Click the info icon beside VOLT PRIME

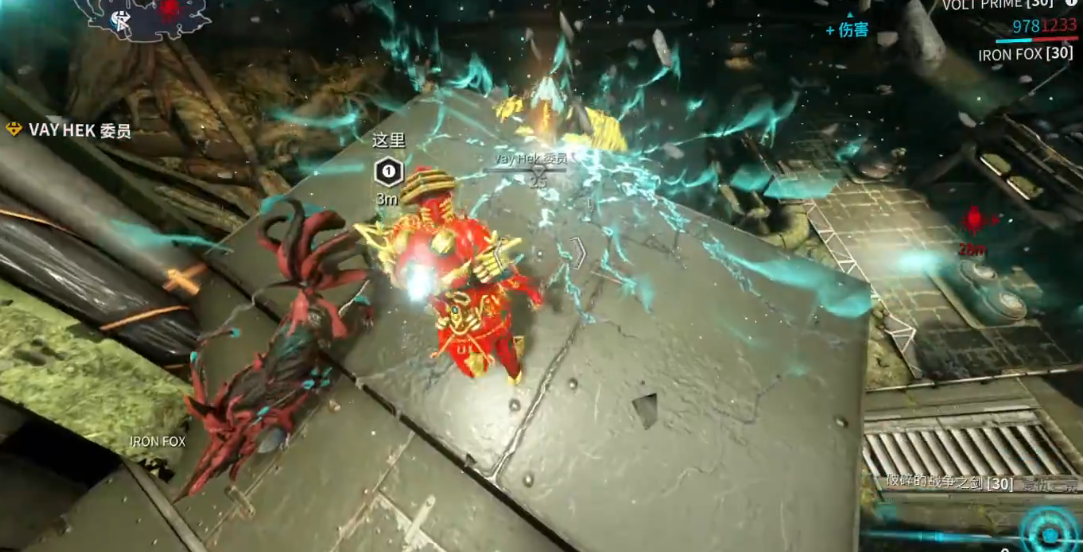[x=1071, y=4]
